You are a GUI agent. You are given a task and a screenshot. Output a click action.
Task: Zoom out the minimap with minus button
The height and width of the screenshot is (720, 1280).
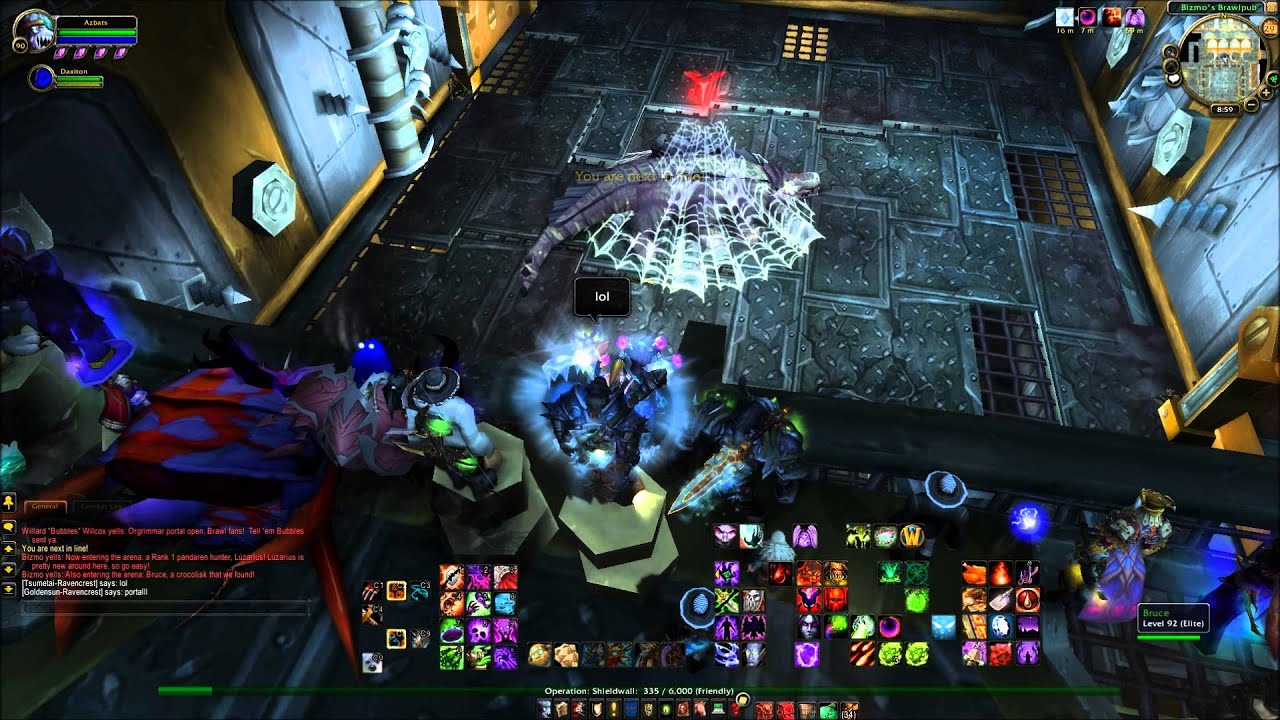[1251, 103]
